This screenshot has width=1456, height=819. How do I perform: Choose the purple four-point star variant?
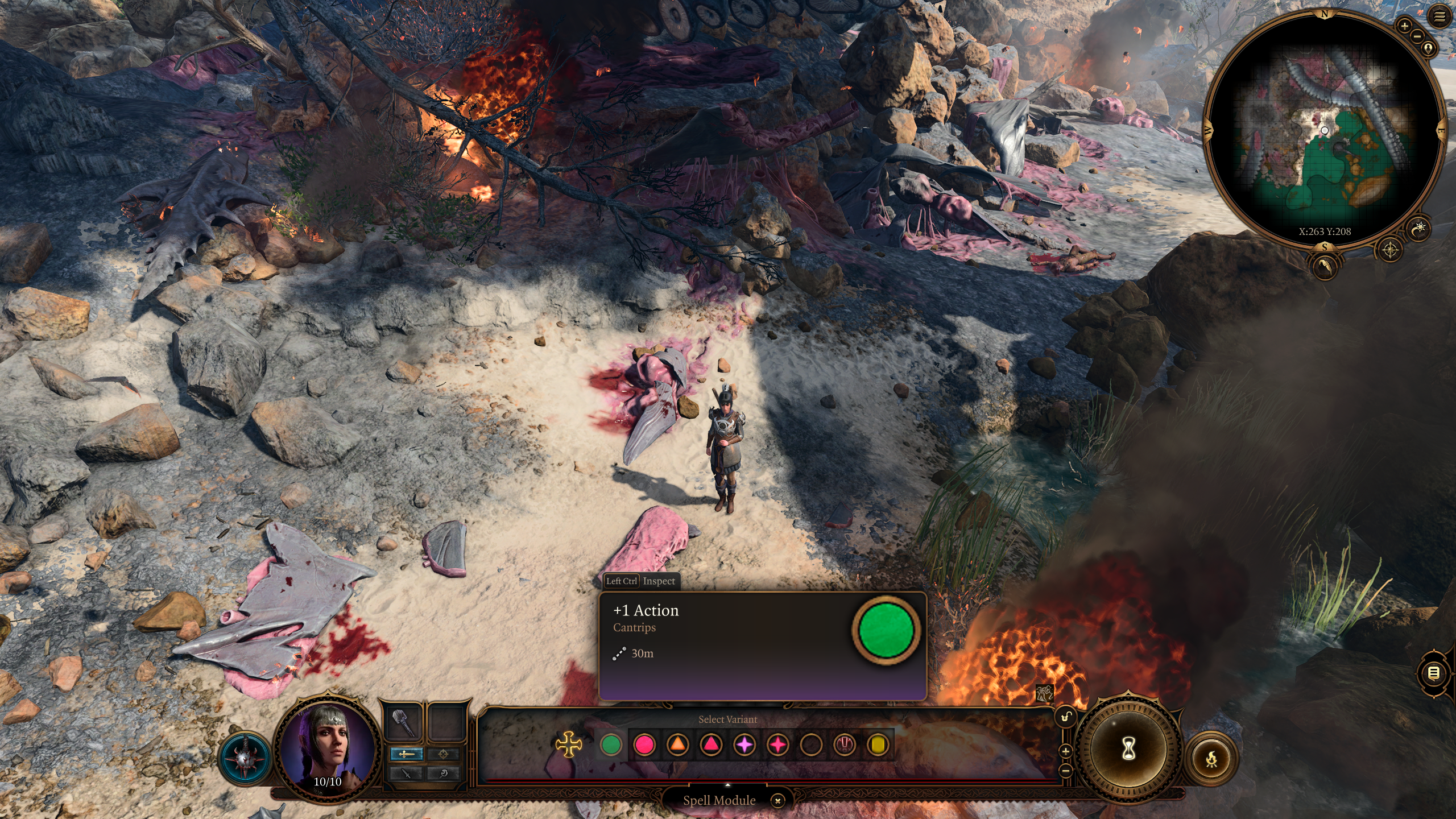(744, 745)
